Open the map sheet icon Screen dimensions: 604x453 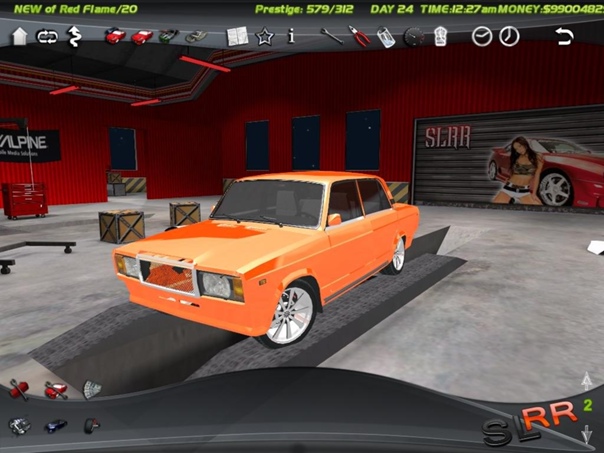[237, 37]
